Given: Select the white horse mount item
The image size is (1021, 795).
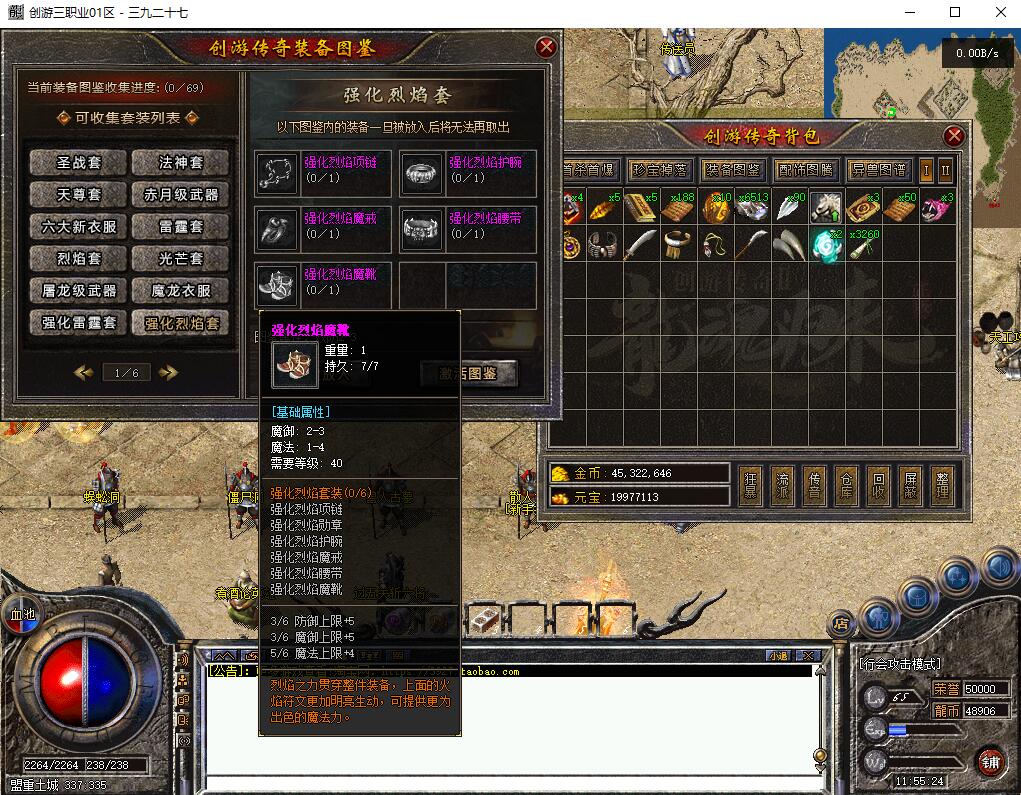Looking at the screenshot, I should pos(825,208).
